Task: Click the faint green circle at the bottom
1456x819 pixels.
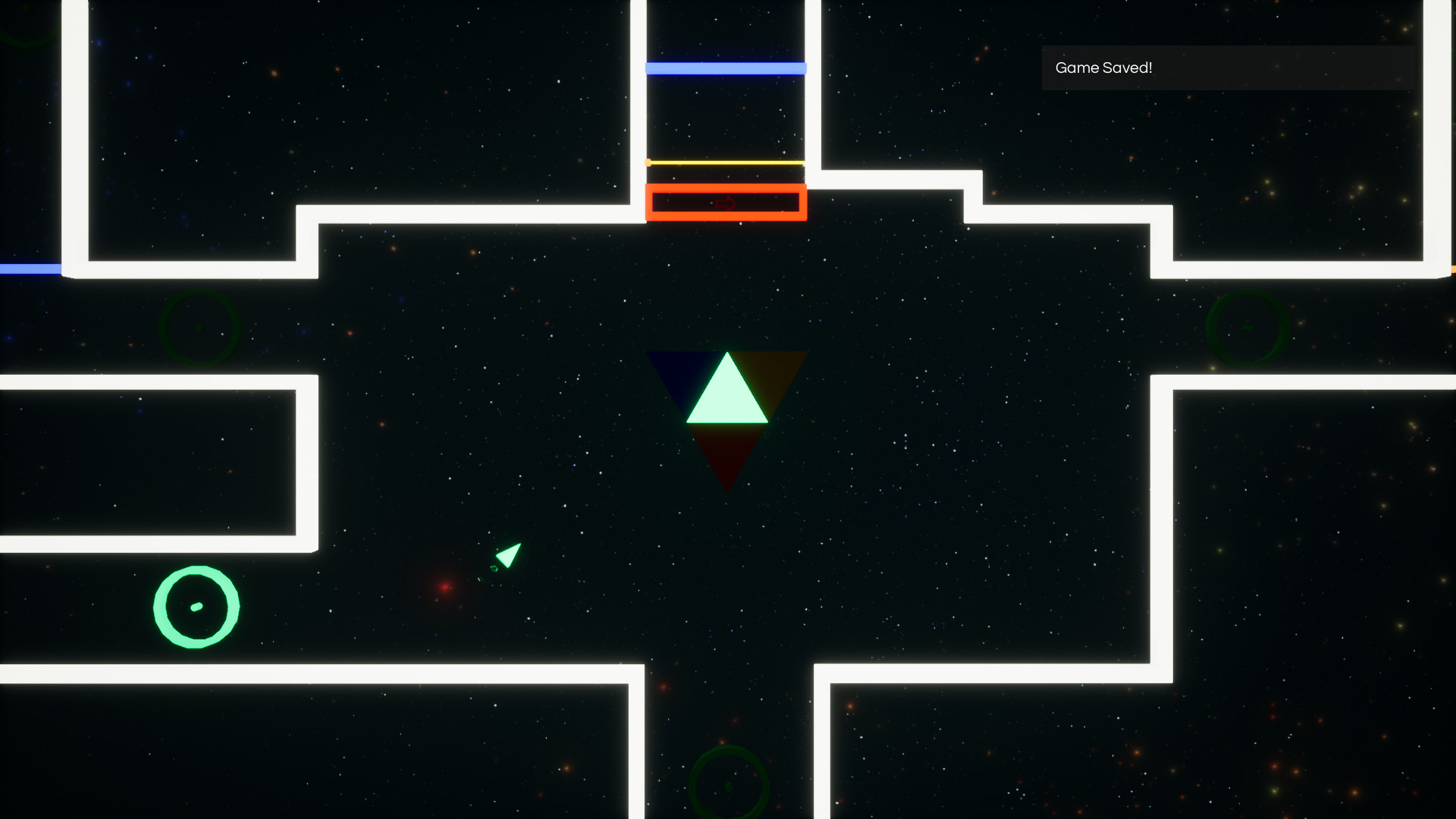Action: pos(730,786)
